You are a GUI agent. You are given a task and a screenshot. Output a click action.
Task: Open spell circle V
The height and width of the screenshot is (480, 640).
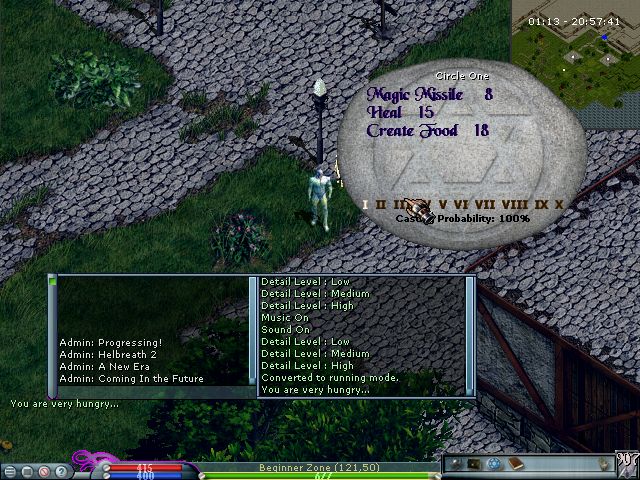pyautogui.click(x=443, y=205)
